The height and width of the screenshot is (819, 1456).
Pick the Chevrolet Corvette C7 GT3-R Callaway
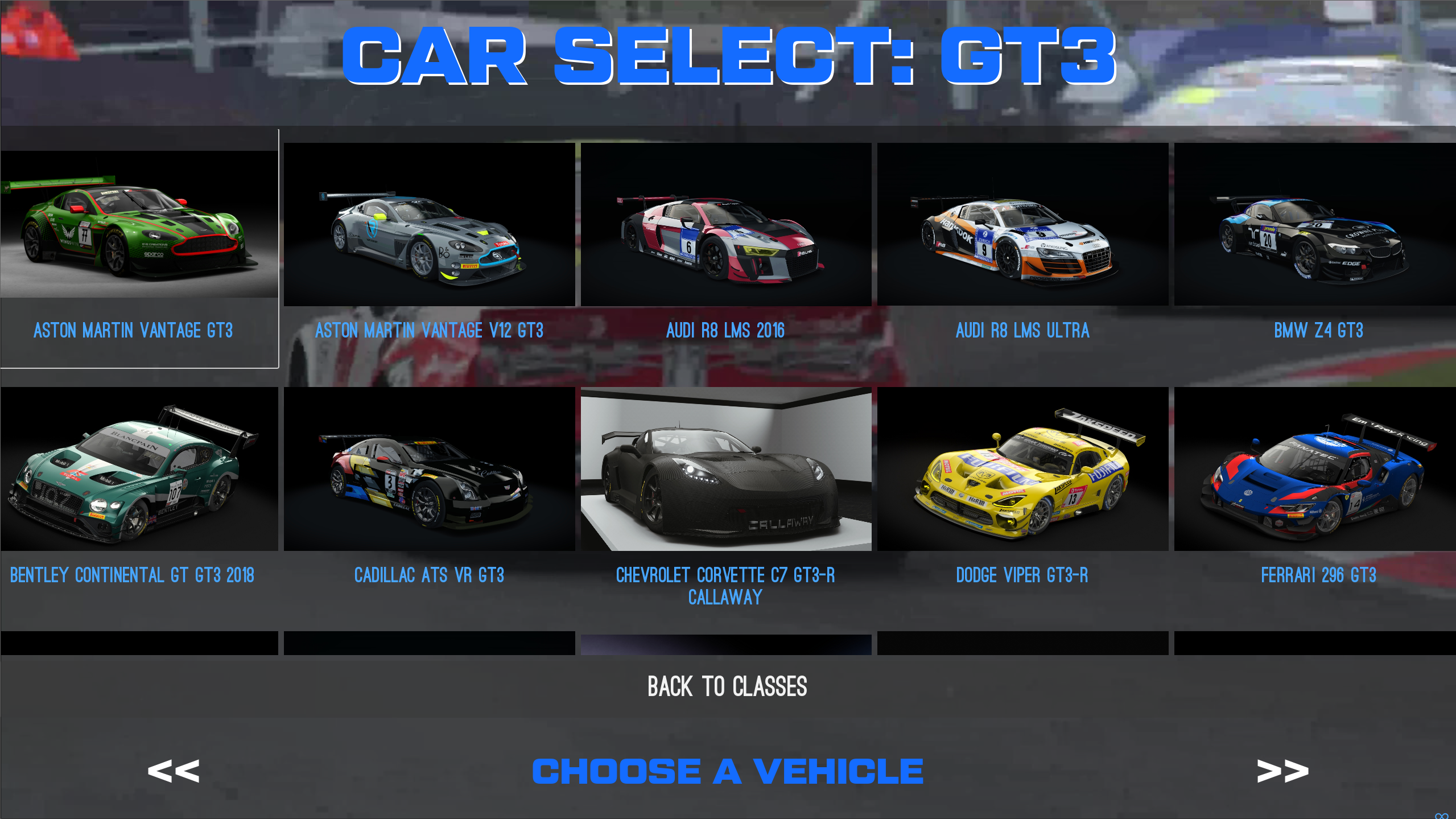coord(727,471)
